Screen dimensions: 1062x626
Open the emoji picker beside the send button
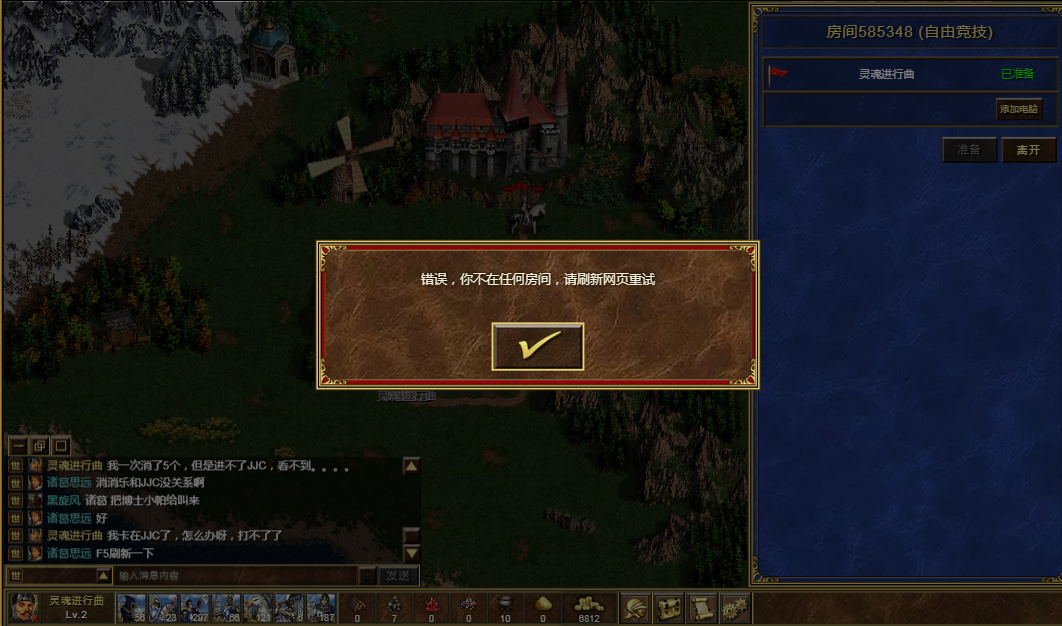(x=368, y=575)
